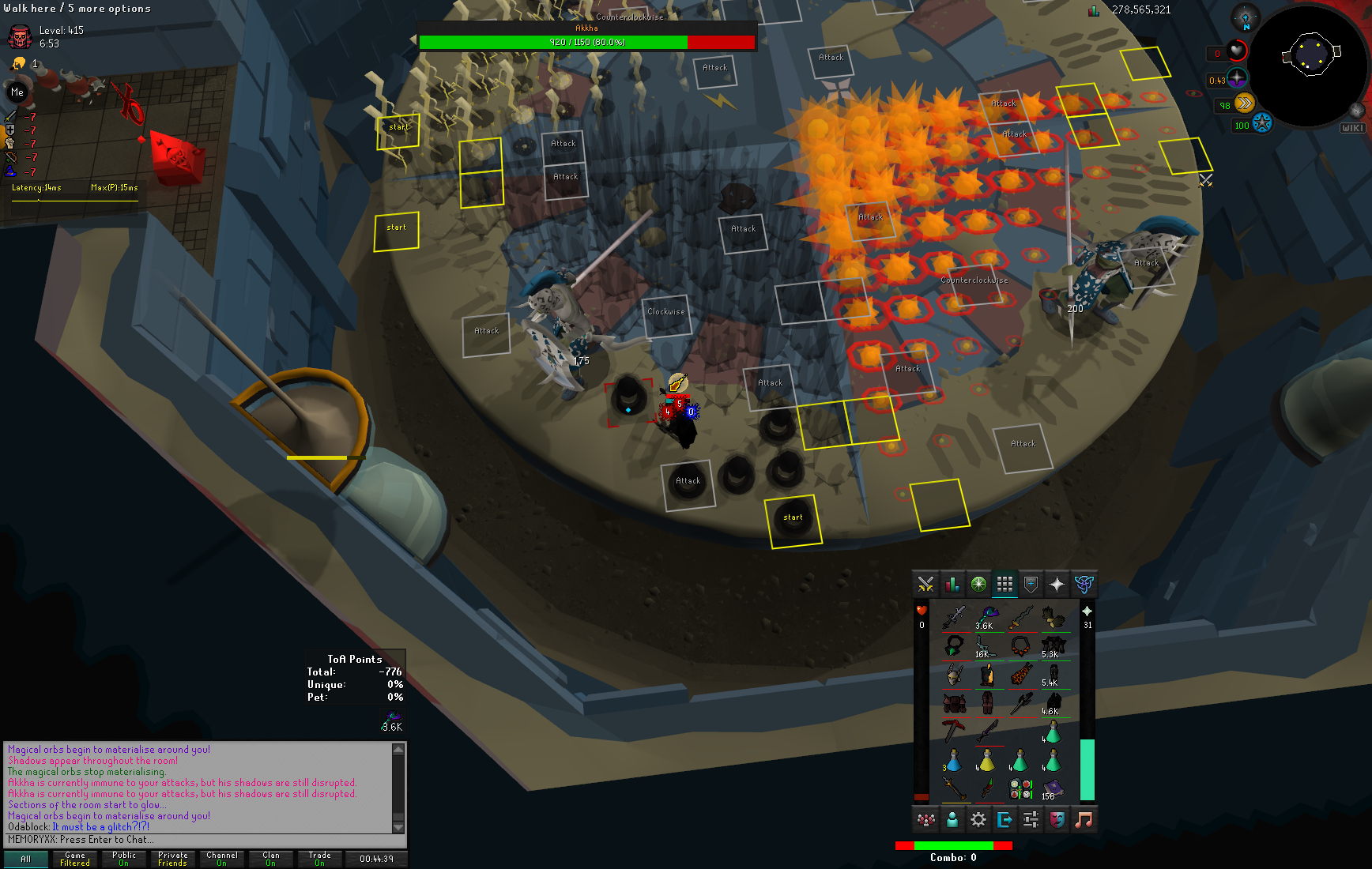Screen dimensions: 1372x869
Task: Switch to the Skills tab
Action: [952, 585]
